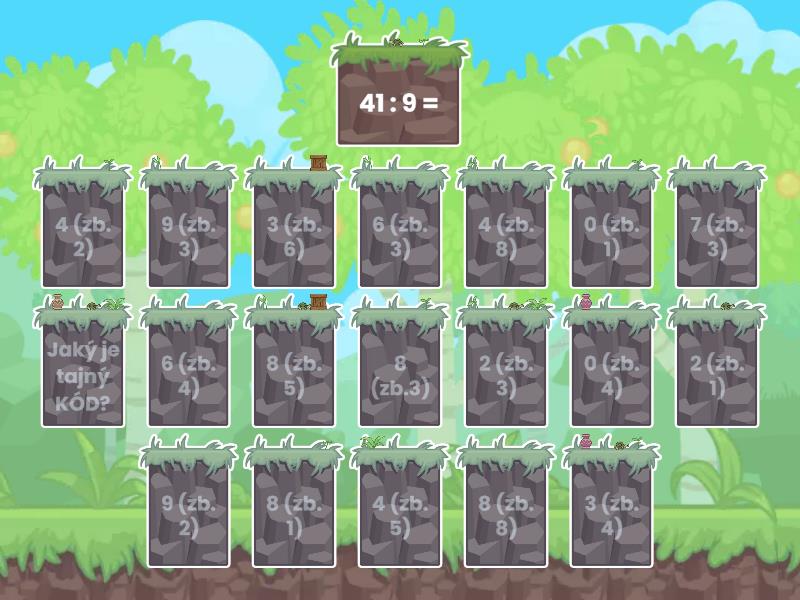The width and height of the screenshot is (800, 600).
Task: Select the tile reading "8 (zb.3)"
Action: (400, 376)
